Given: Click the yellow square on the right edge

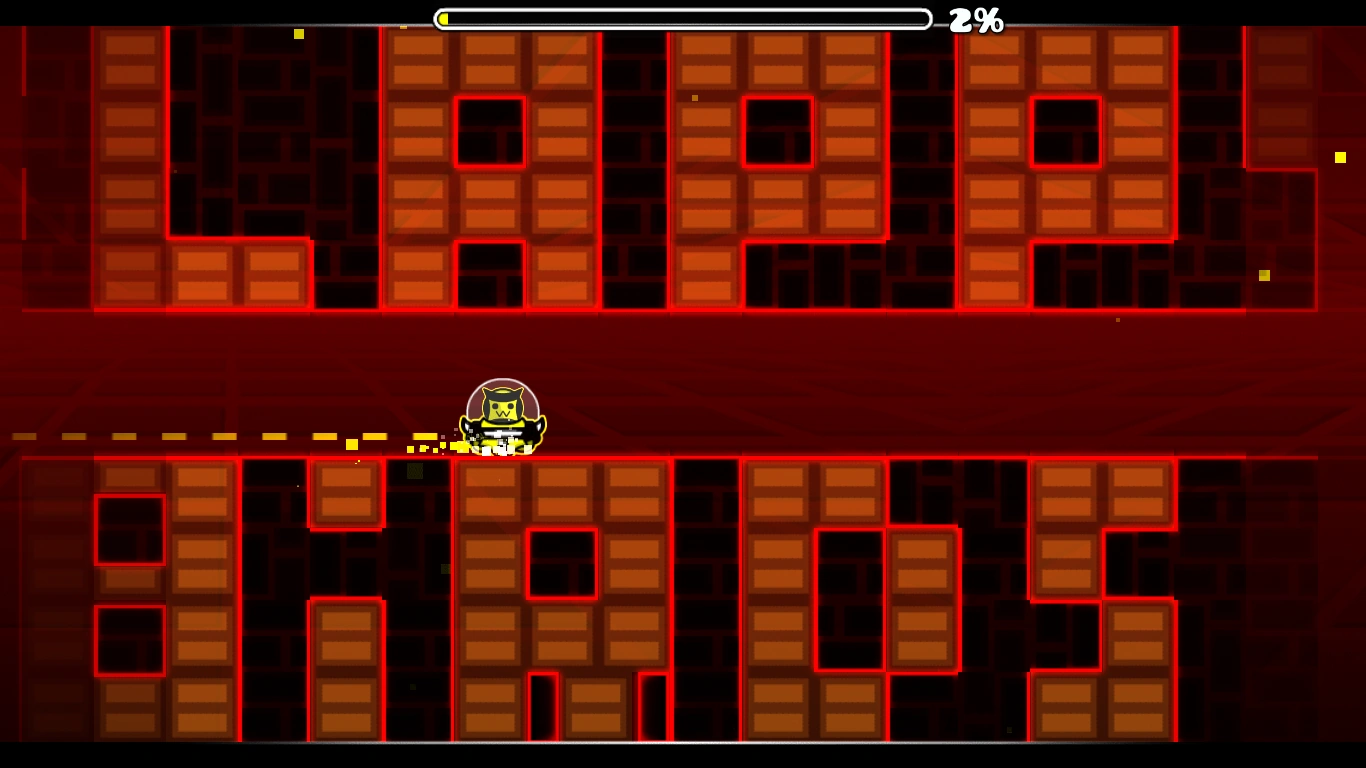Looking at the screenshot, I should coord(1340,157).
